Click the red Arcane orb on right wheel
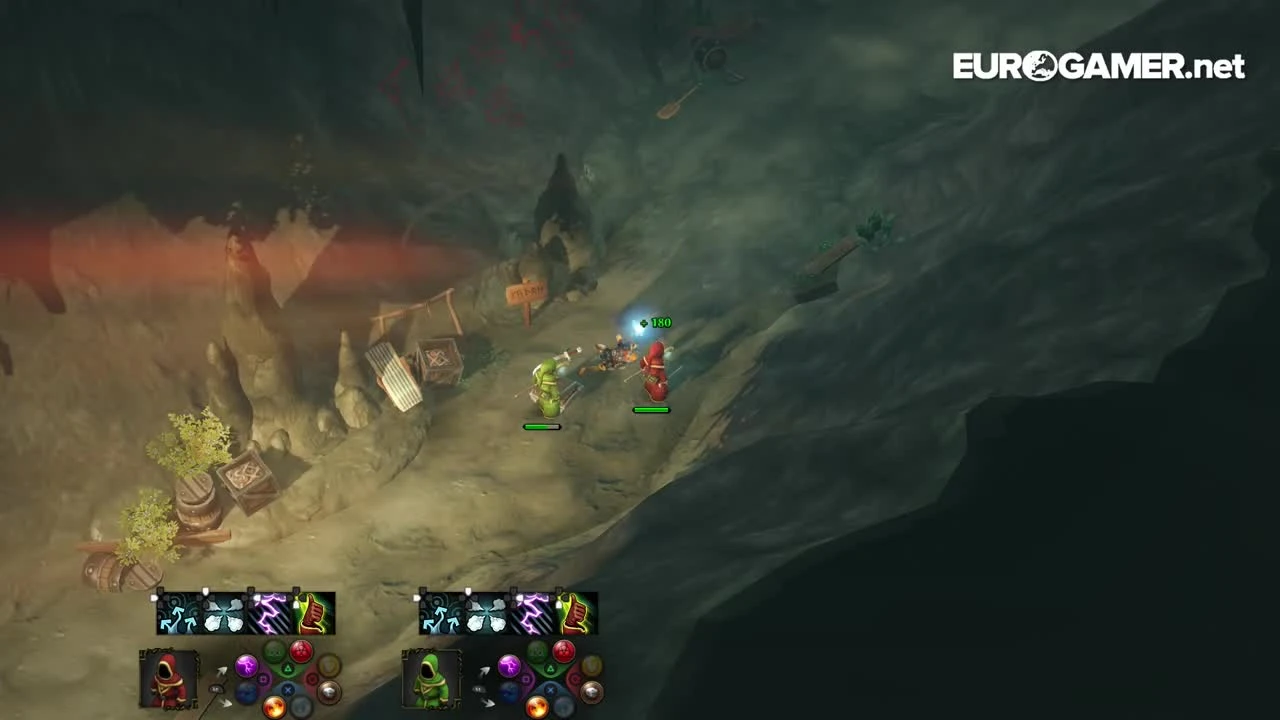 tap(562, 649)
